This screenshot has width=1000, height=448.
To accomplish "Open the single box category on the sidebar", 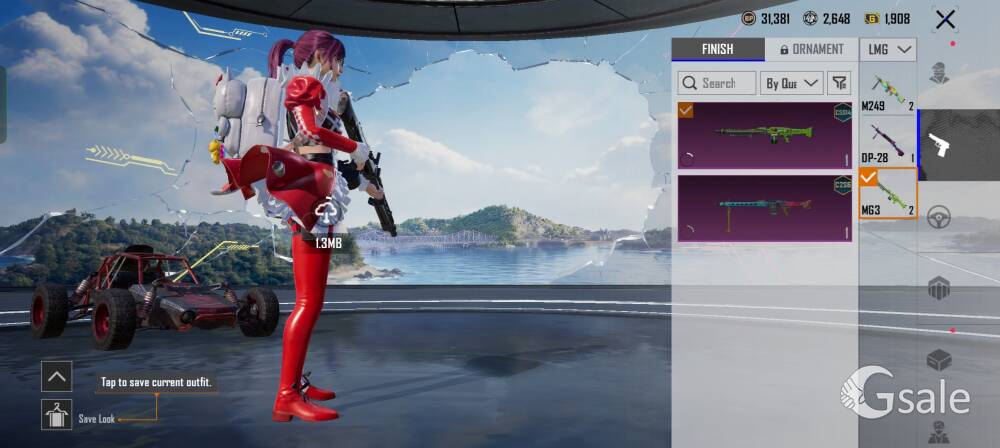I will (x=939, y=360).
